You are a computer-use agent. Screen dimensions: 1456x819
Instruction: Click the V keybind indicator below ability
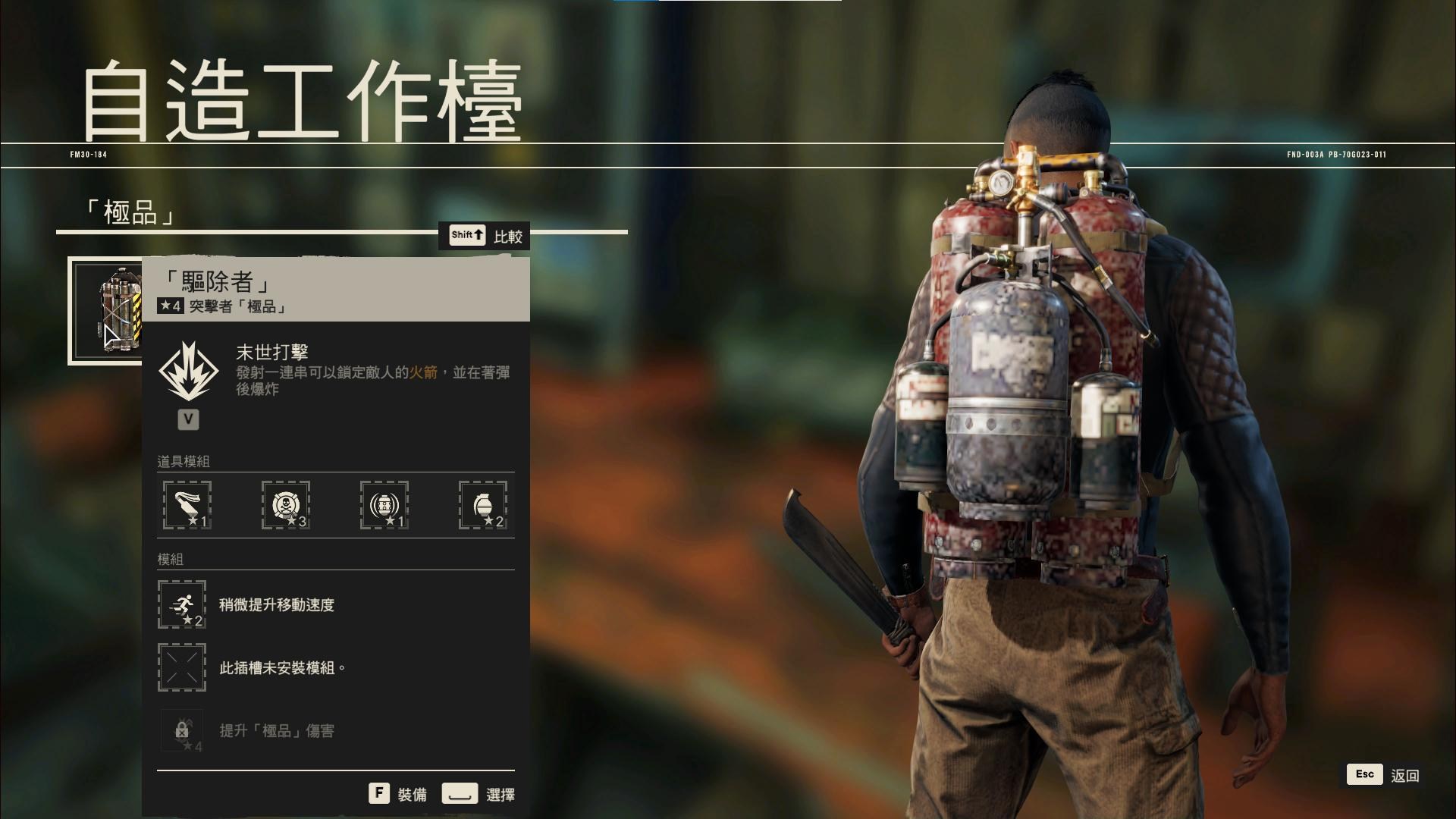coord(187,419)
